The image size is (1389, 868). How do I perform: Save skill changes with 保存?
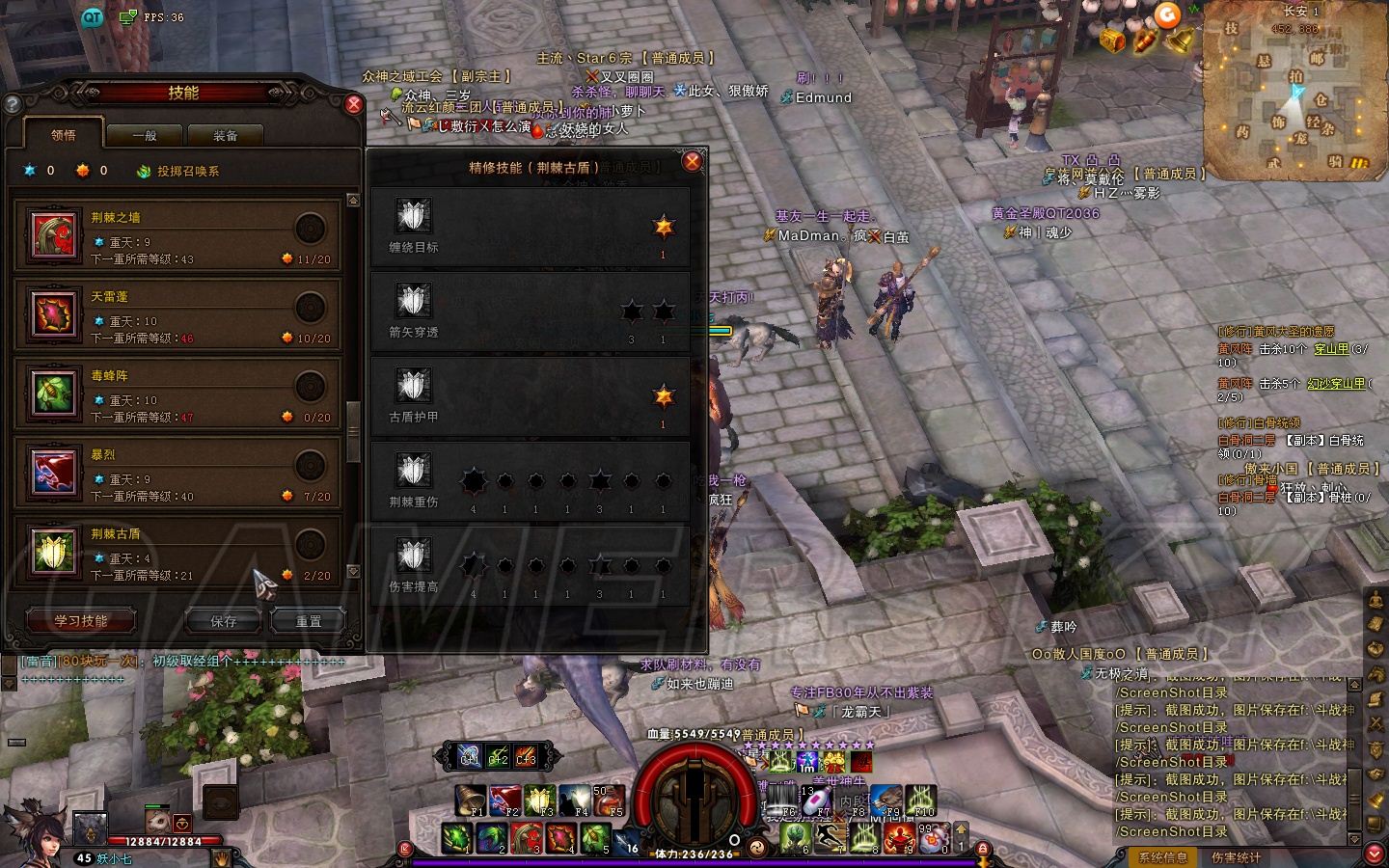(224, 622)
